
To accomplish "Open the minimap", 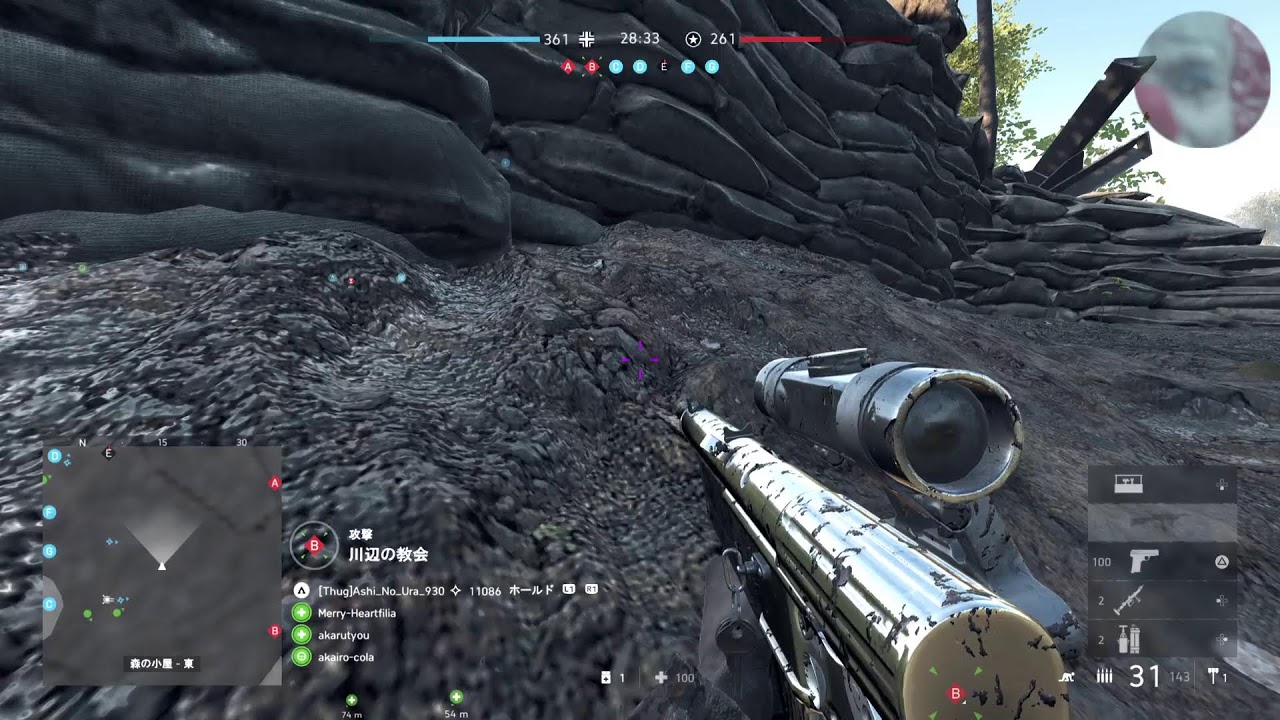I will coord(162,565).
